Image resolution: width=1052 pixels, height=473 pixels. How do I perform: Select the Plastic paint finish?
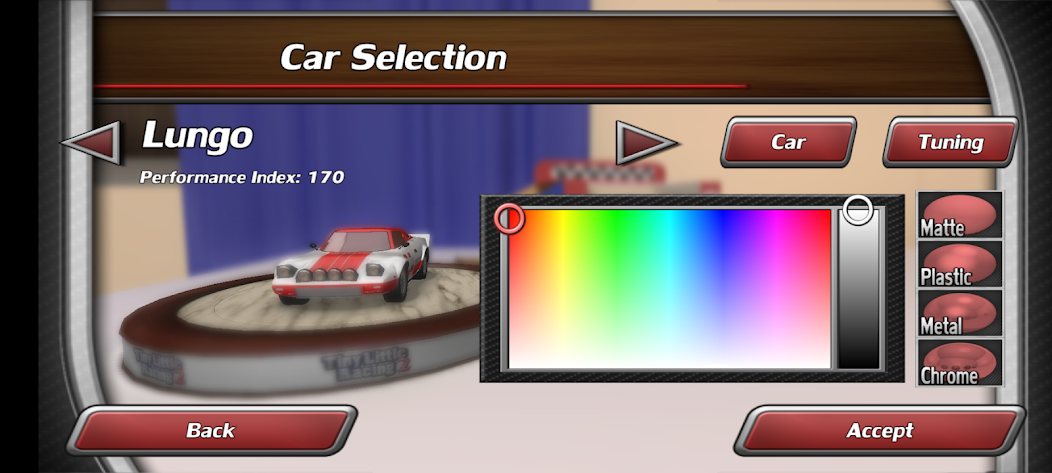(959, 265)
